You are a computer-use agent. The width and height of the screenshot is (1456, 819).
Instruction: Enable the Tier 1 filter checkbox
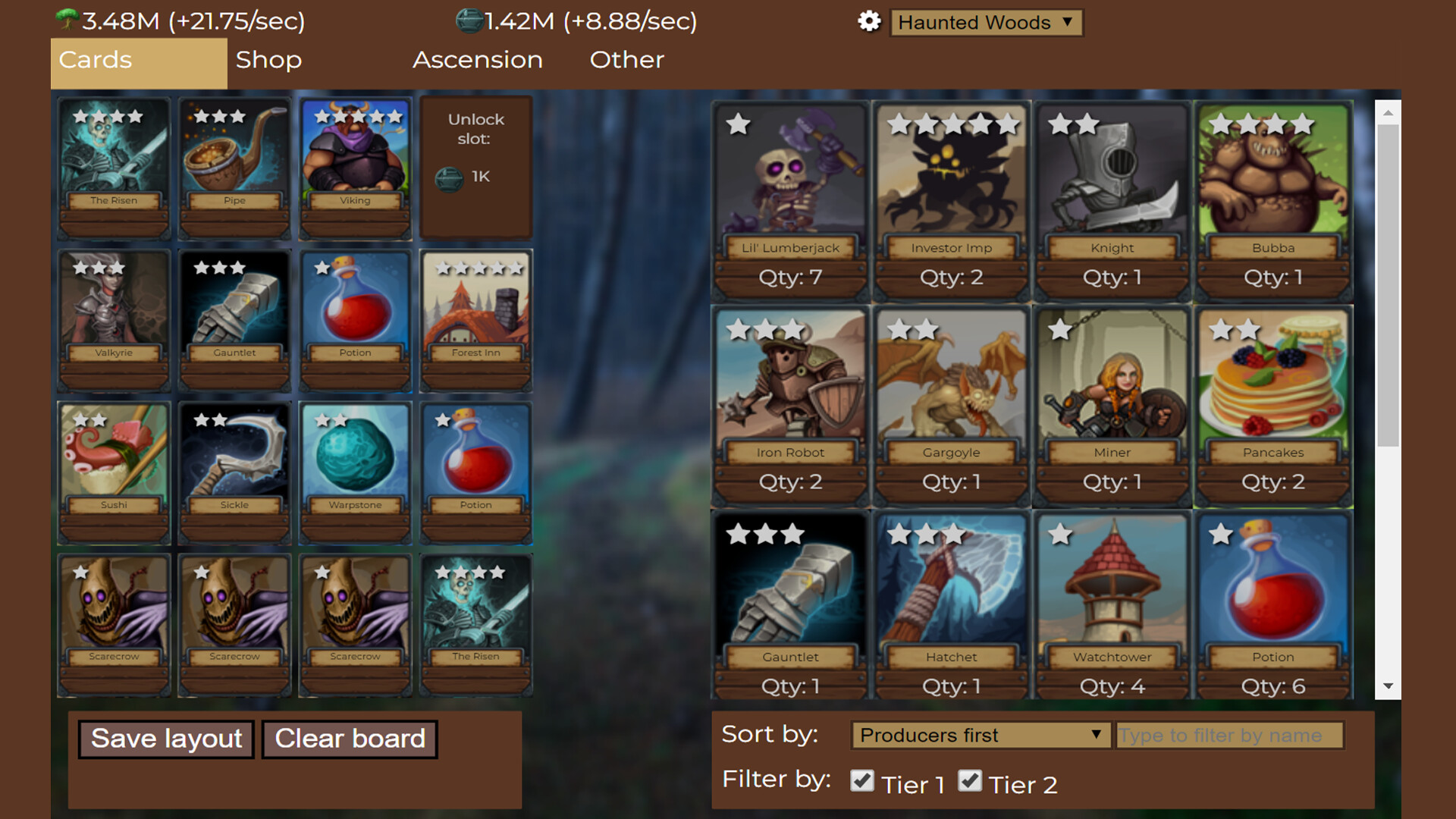[863, 780]
